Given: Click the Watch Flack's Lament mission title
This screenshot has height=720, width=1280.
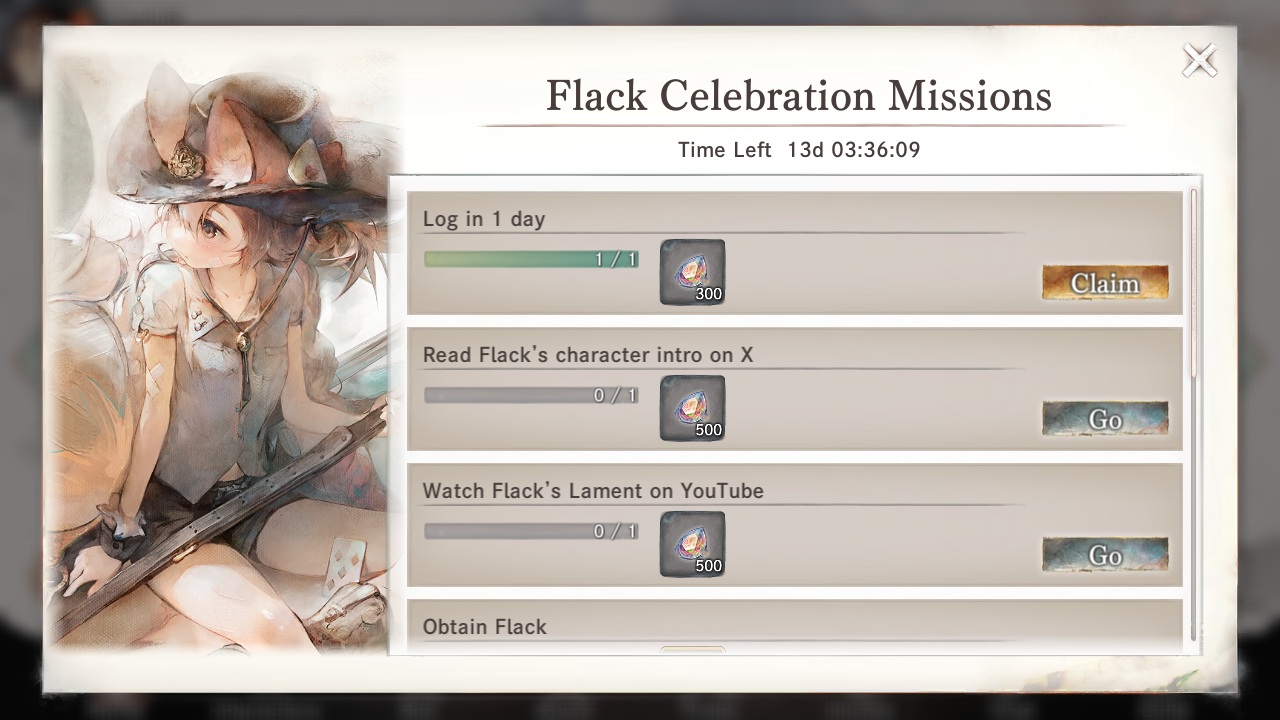Looking at the screenshot, I should (593, 491).
